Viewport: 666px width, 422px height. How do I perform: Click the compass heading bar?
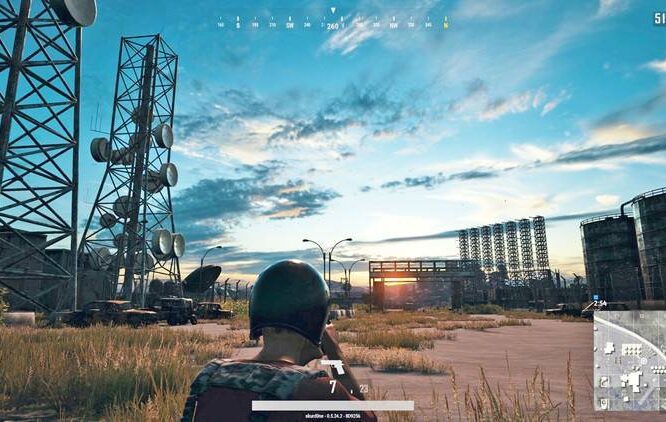[x=332, y=23]
